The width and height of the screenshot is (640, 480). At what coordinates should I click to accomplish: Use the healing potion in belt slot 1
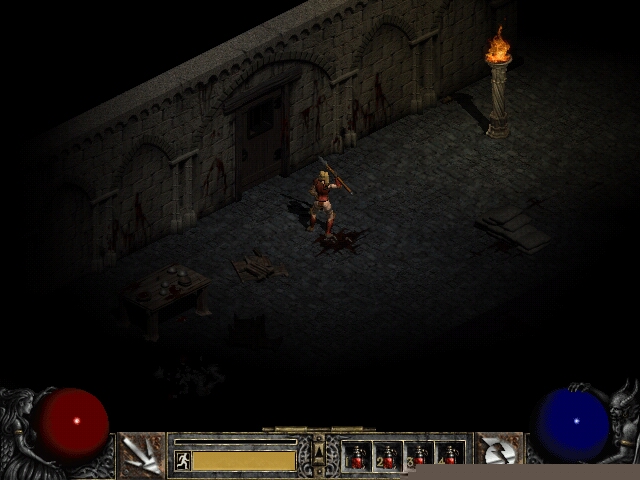357,456
